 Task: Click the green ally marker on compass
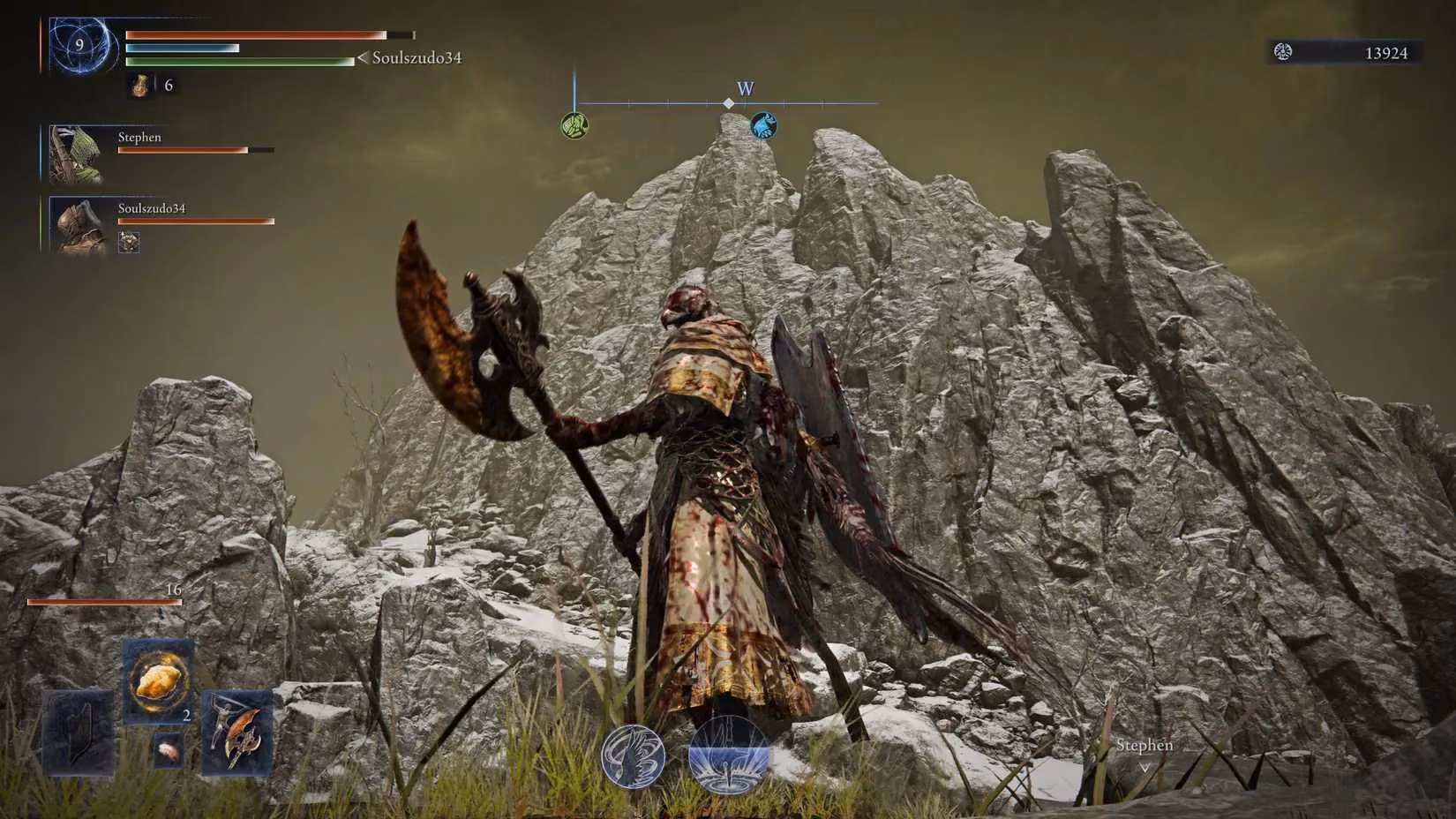574,125
